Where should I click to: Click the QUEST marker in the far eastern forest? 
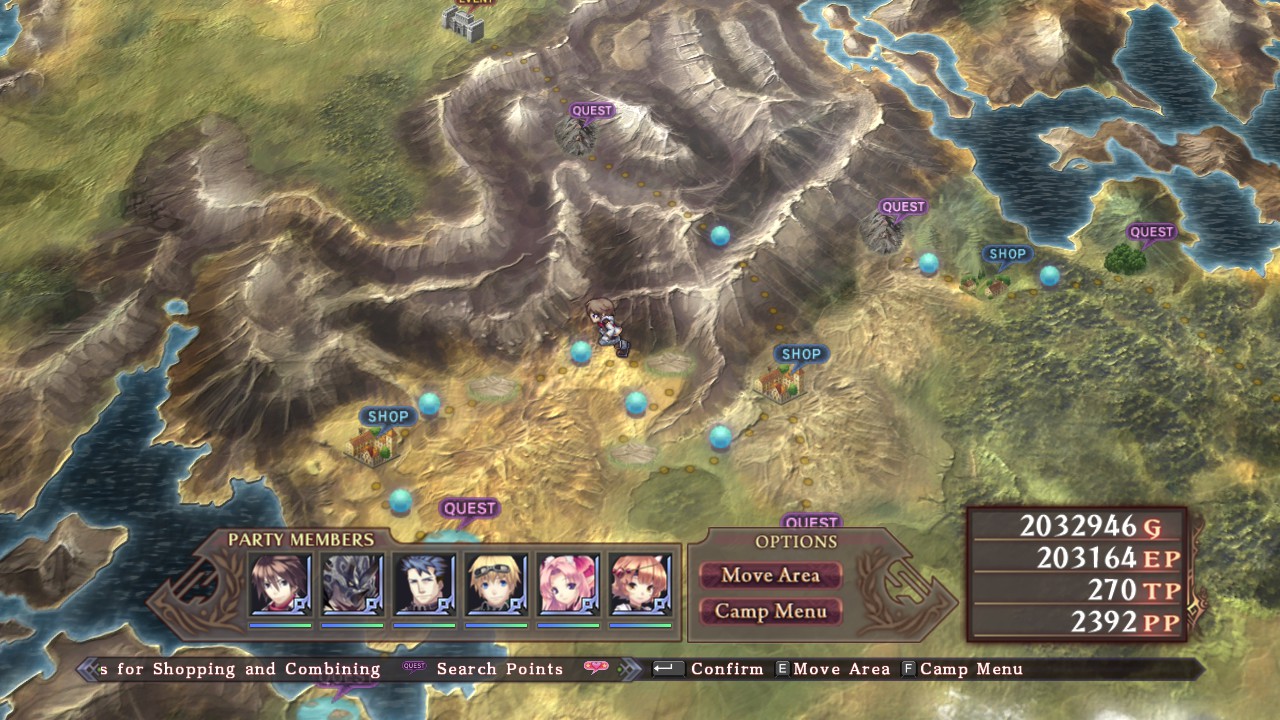[1152, 231]
